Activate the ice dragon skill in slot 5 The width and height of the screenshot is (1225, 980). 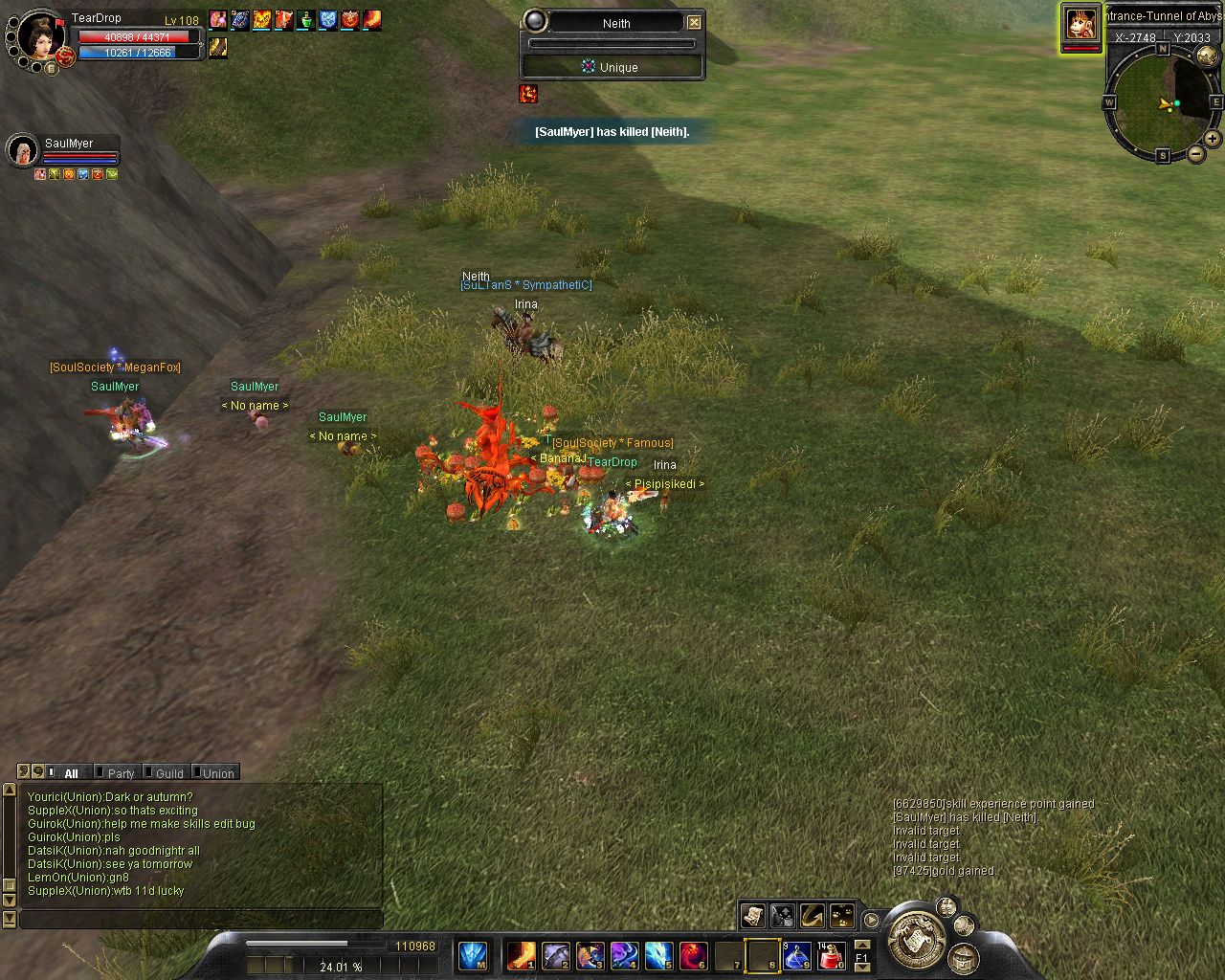coord(658,955)
